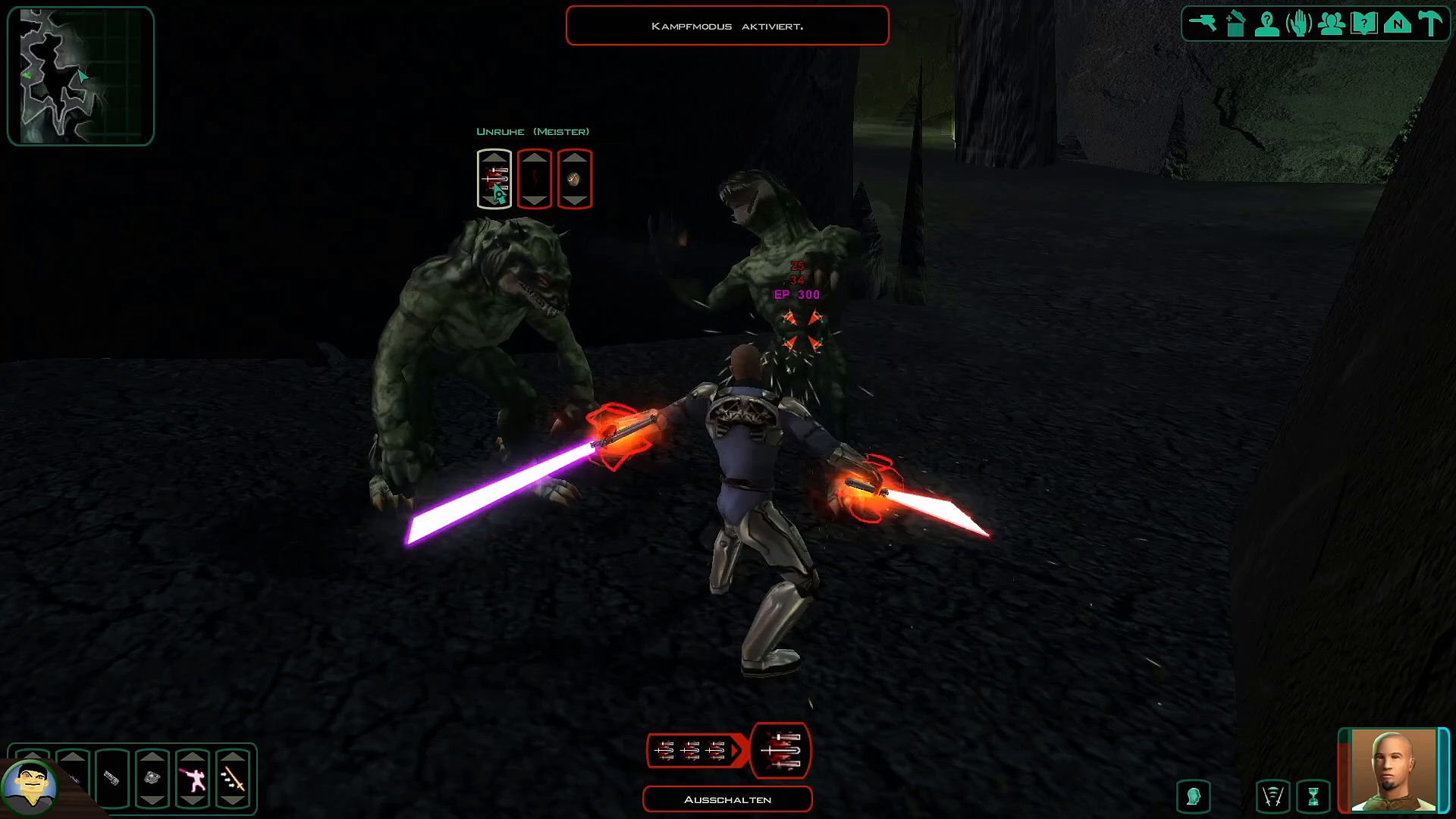Open the inventory container icon
Screen dimensions: 1456x819
pos(1235,24)
